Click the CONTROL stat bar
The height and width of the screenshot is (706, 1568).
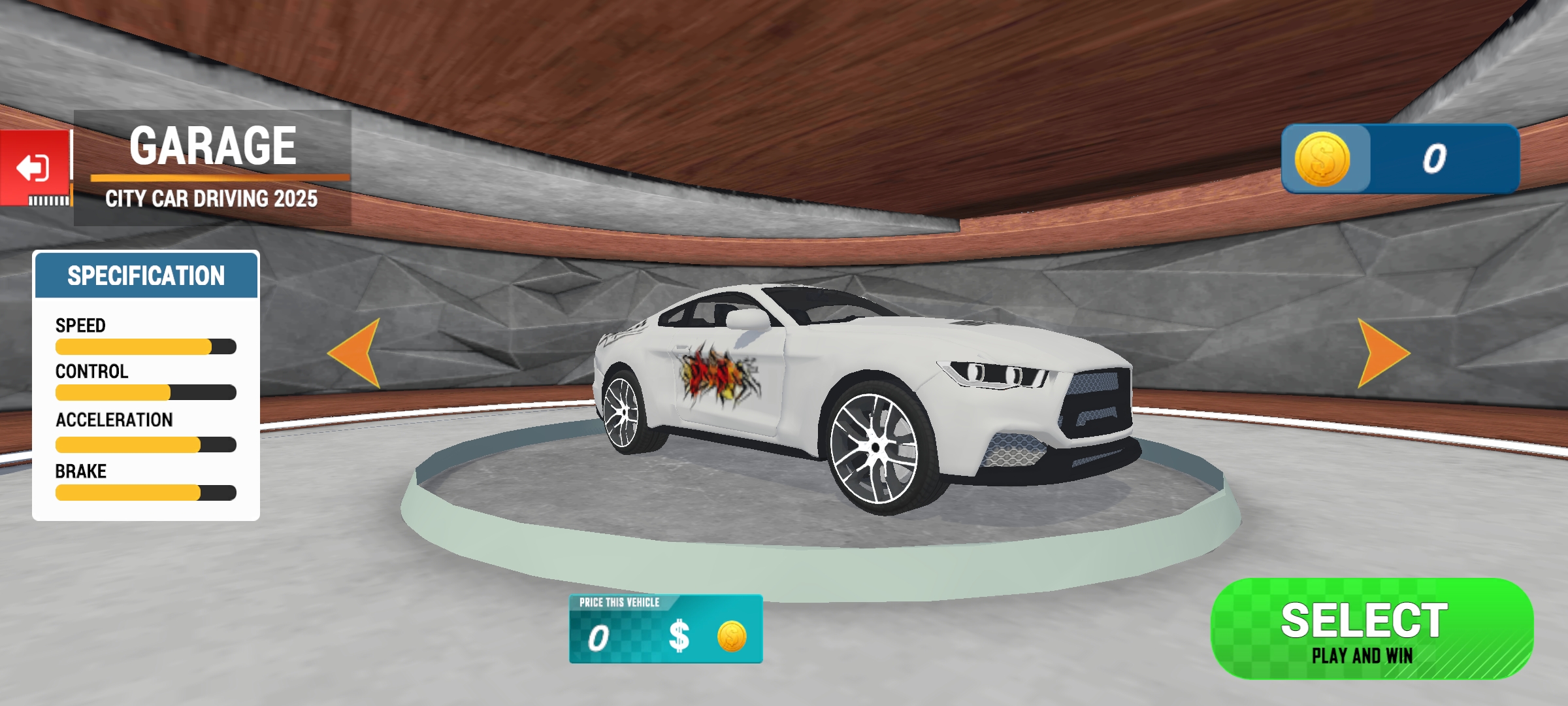tap(145, 392)
